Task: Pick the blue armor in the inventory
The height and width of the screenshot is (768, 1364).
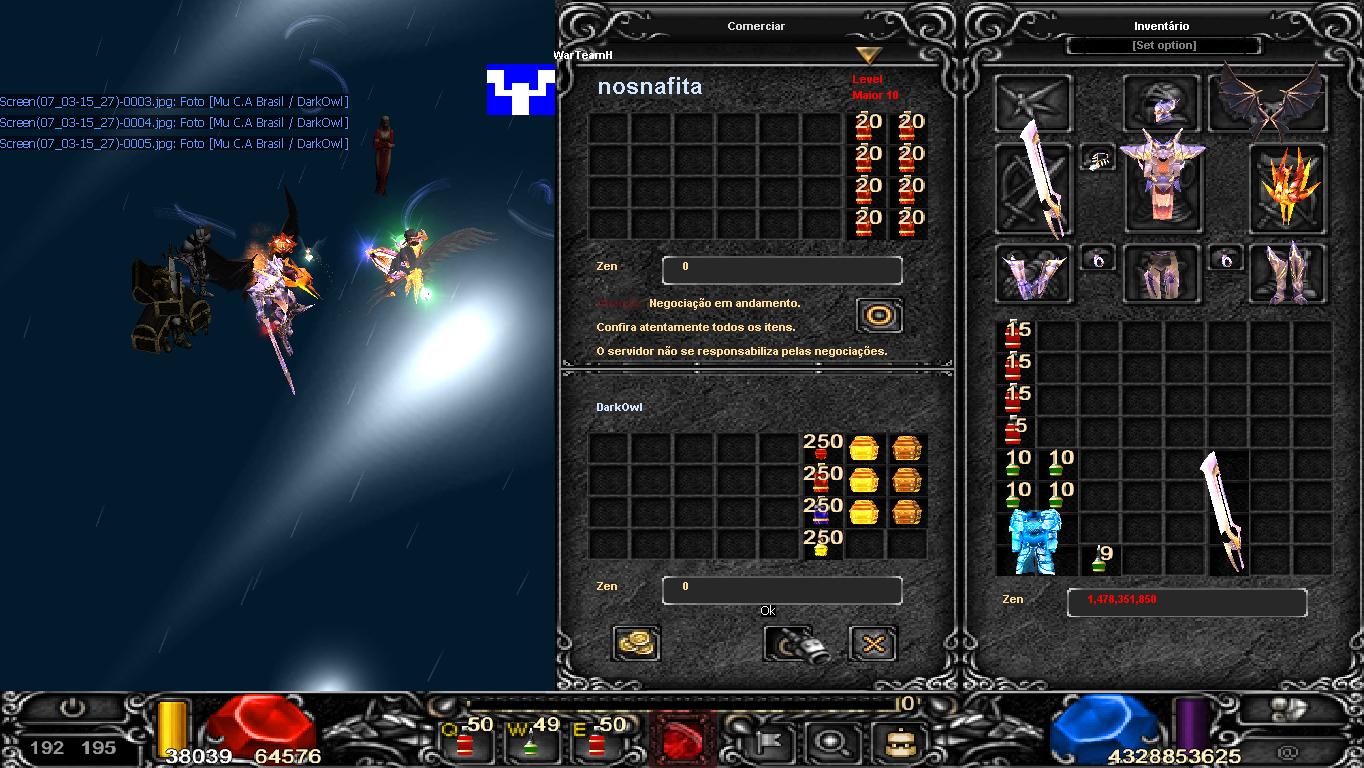Action: (1035, 541)
